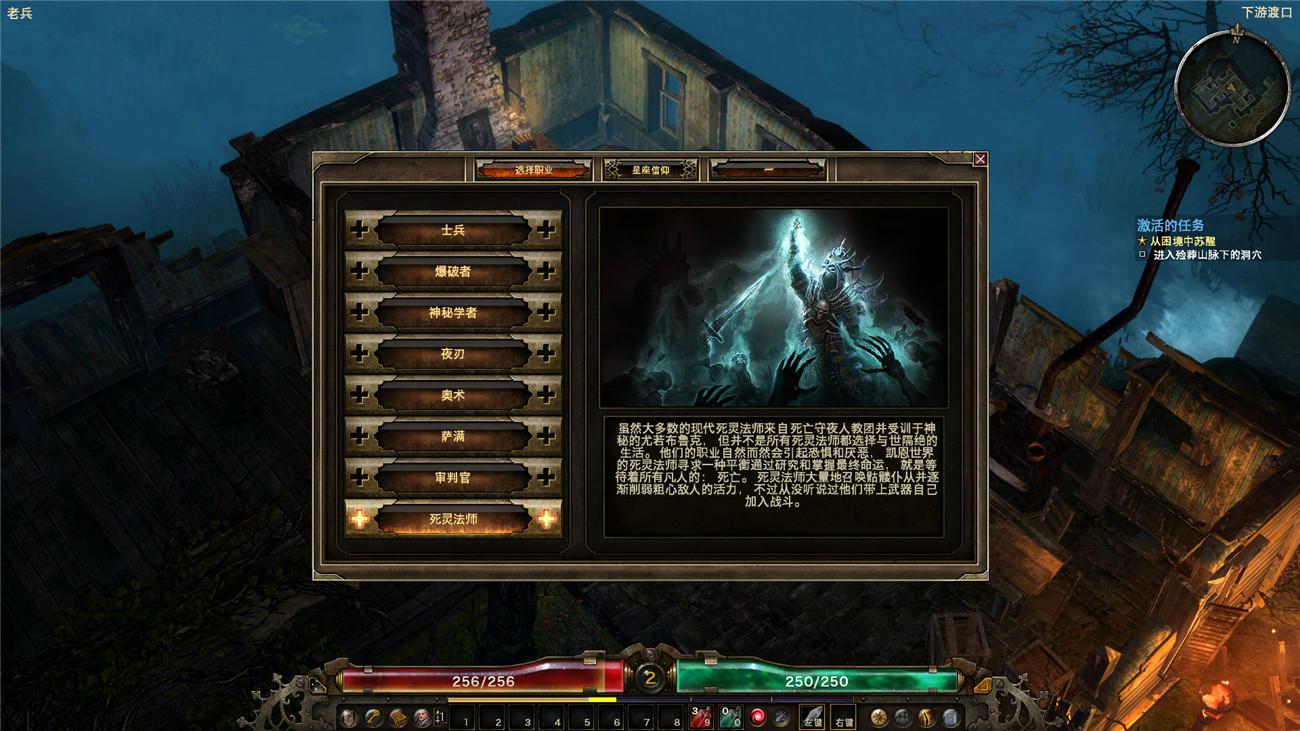Use the green energy potion slot
The width and height of the screenshot is (1300, 731).
tap(730, 717)
